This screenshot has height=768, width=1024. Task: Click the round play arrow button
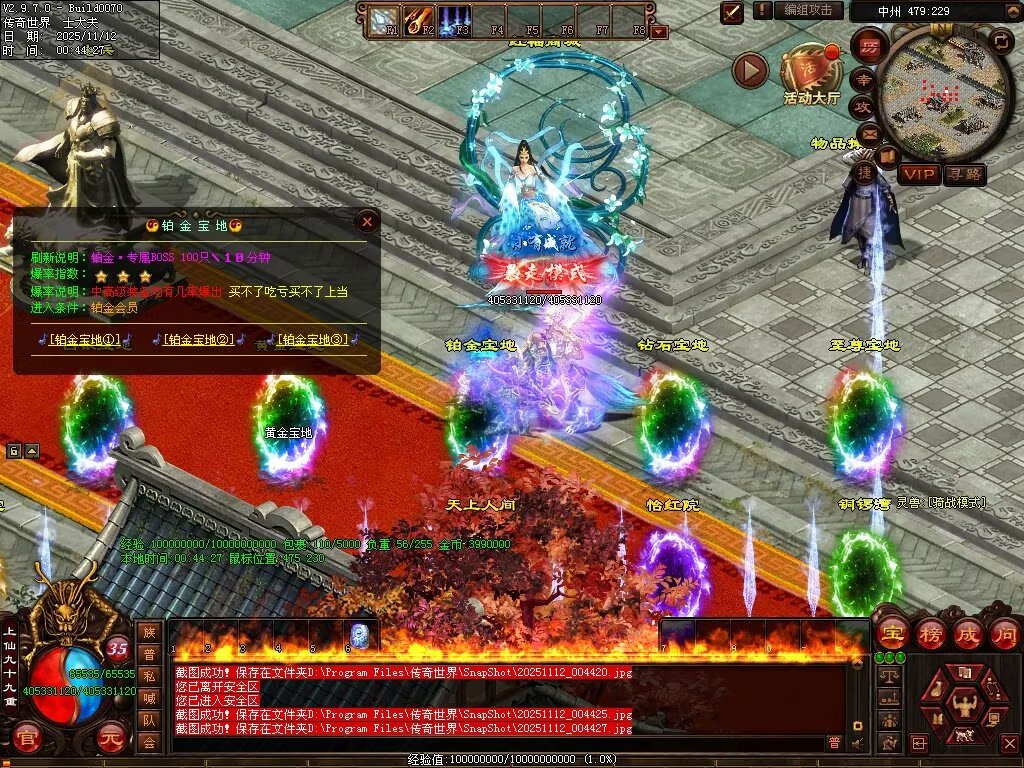750,70
